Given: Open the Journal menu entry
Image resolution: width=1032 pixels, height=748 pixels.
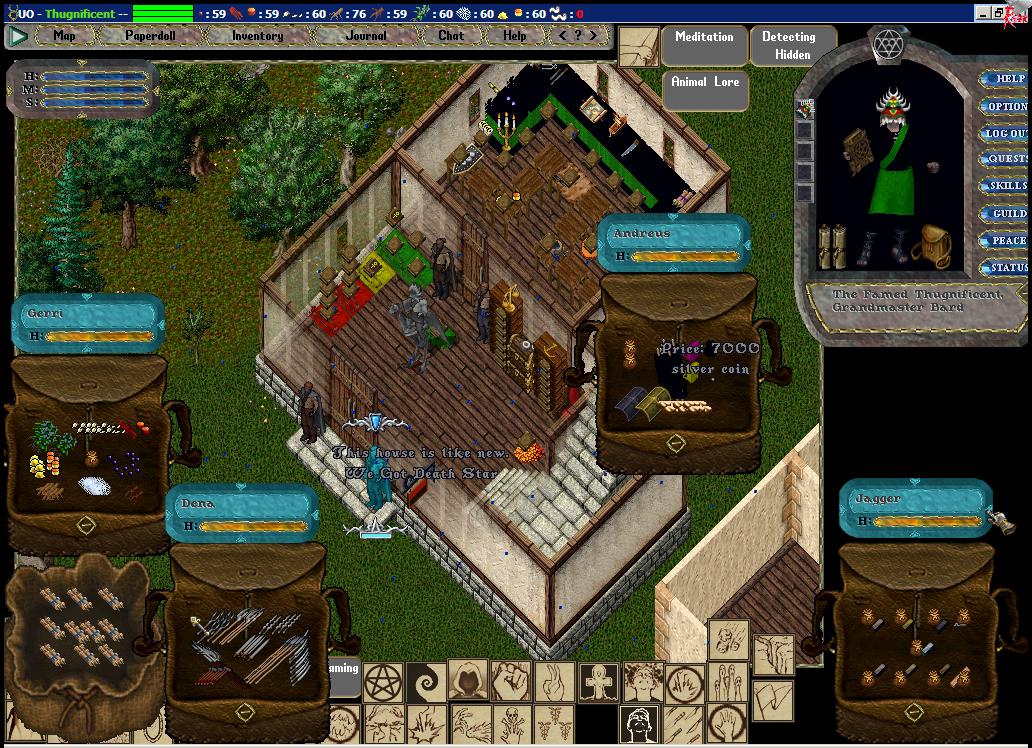Looking at the screenshot, I should [366, 36].
